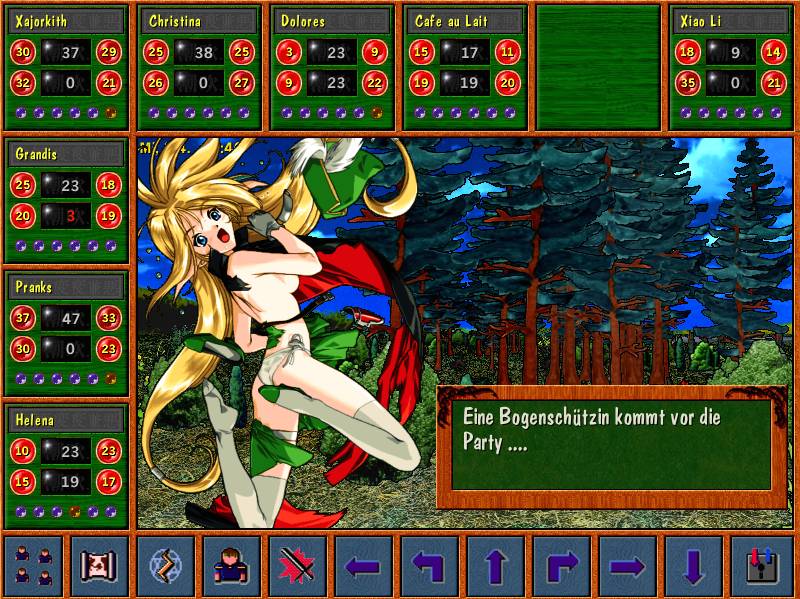Click the lightning bolt magic icon
The height and width of the screenshot is (599, 800).
point(165,566)
